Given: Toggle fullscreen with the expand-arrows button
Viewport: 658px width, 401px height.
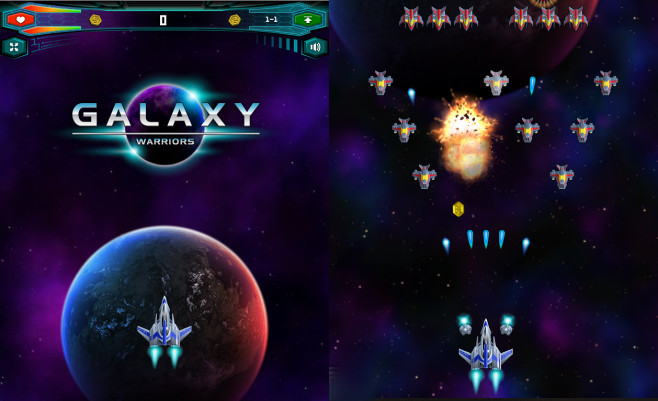Looking at the screenshot, I should (x=14, y=46).
